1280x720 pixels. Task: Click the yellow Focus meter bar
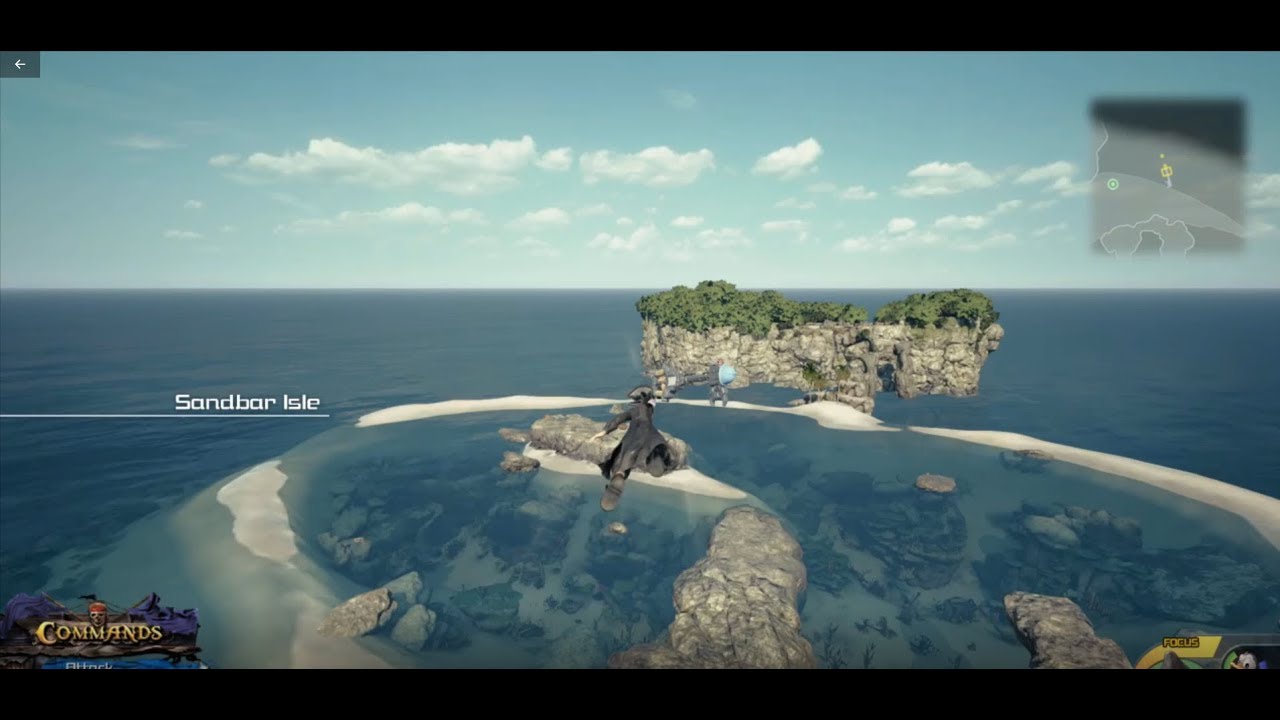[1207, 650]
